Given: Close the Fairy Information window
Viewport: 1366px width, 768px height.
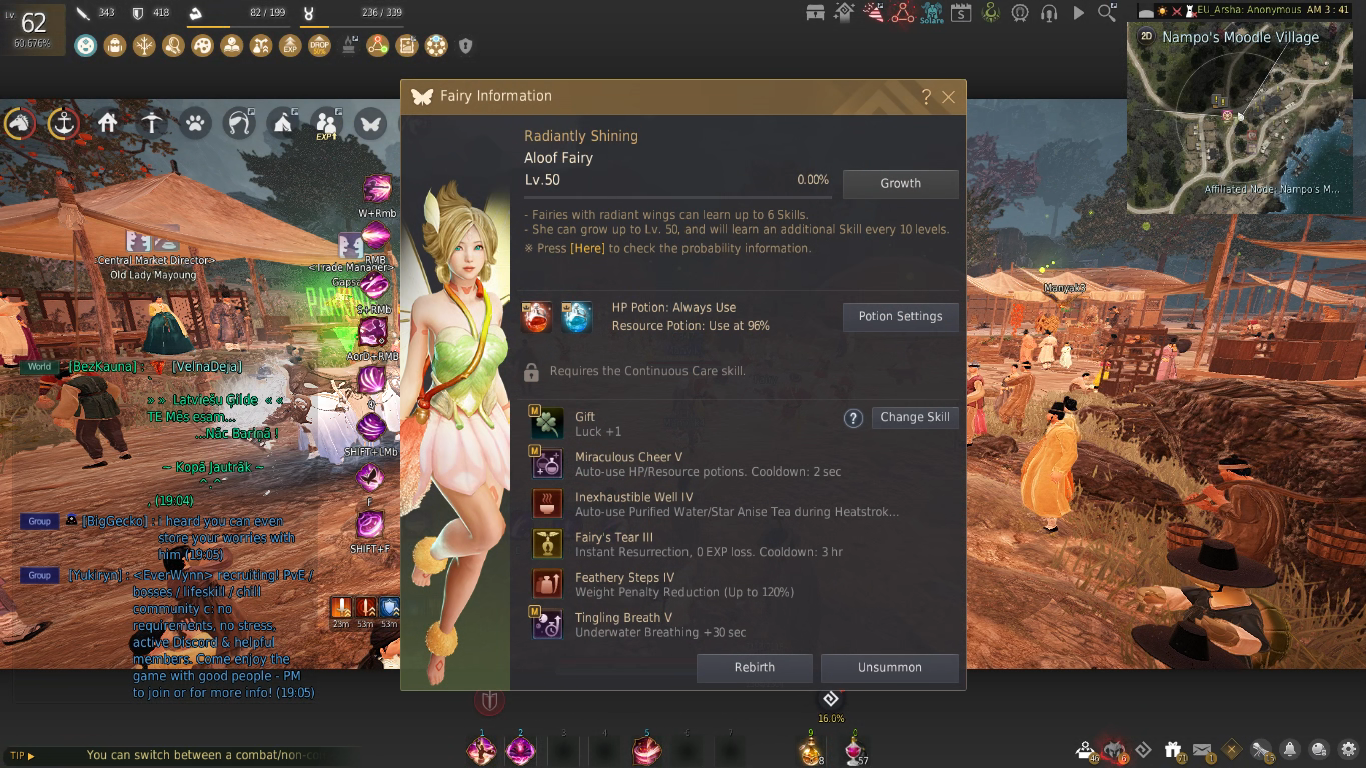Looking at the screenshot, I should [x=949, y=97].
